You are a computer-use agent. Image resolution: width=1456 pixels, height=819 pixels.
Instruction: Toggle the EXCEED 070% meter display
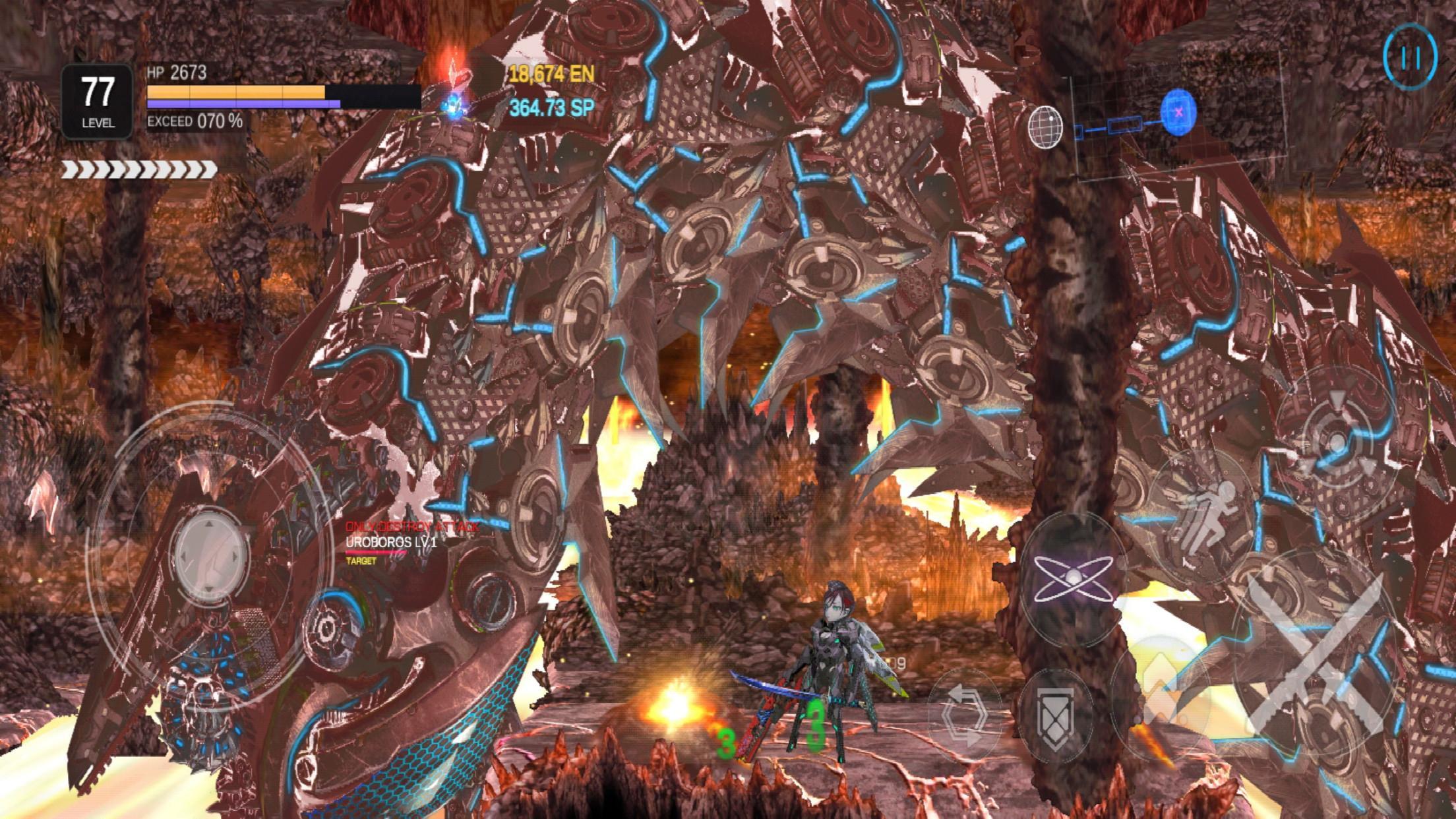[193, 123]
